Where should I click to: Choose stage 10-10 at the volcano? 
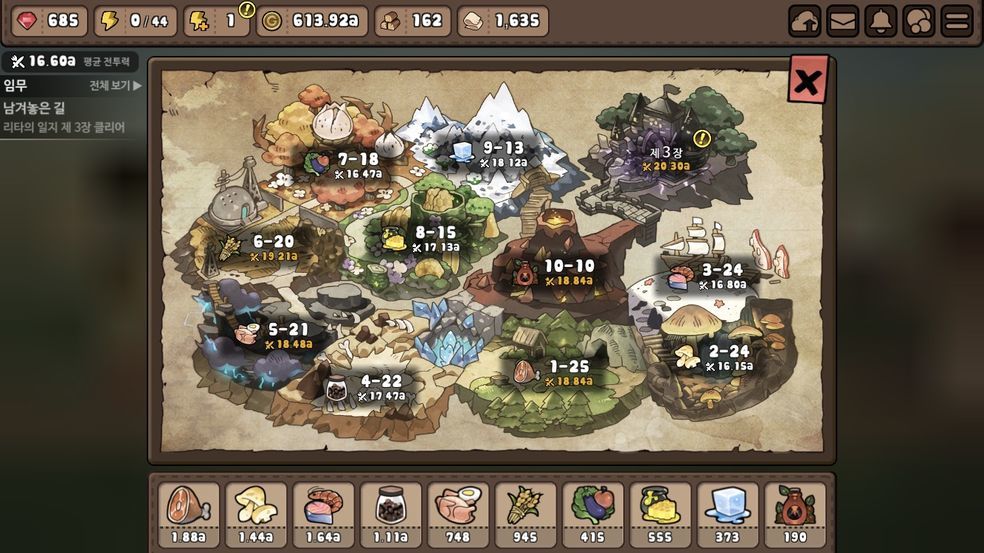click(568, 271)
